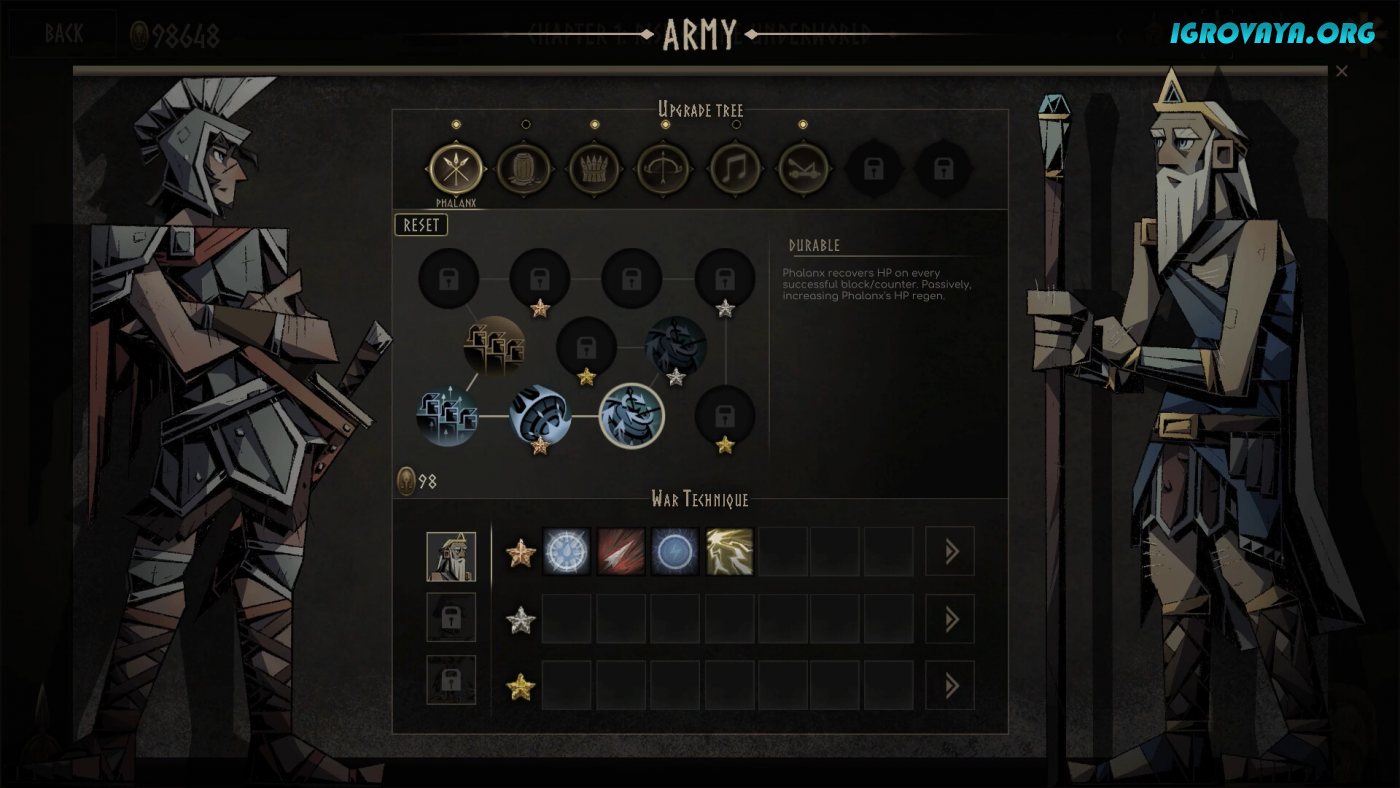Open the spike barricade upgrade tree

coord(595,169)
